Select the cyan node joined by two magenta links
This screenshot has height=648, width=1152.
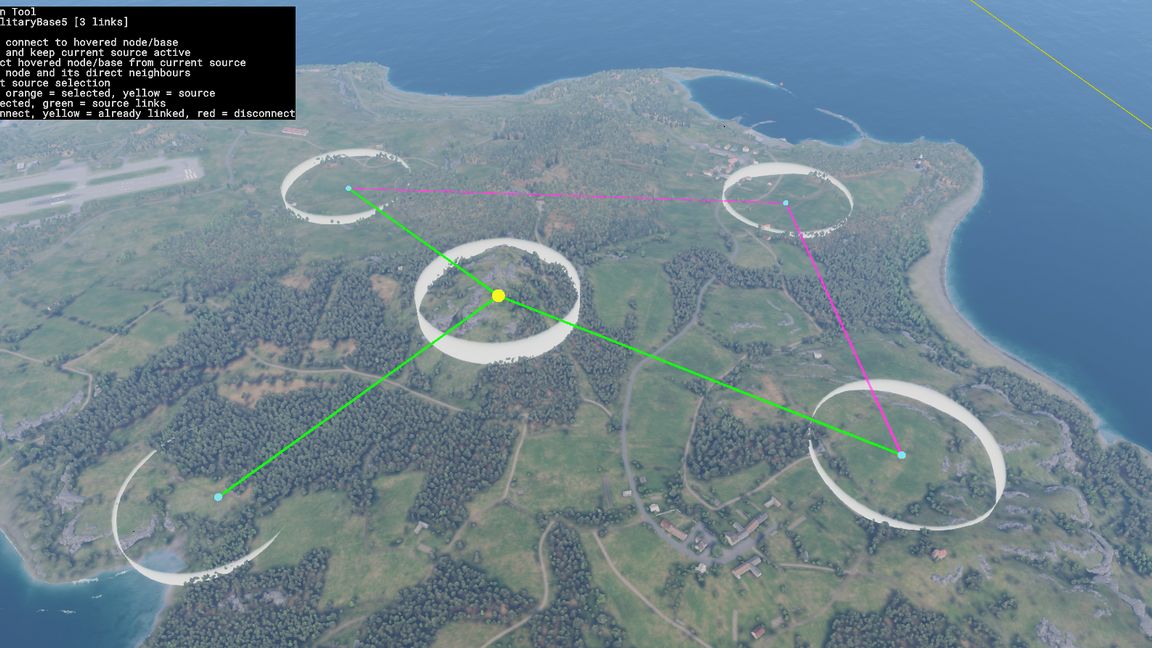[785, 203]
